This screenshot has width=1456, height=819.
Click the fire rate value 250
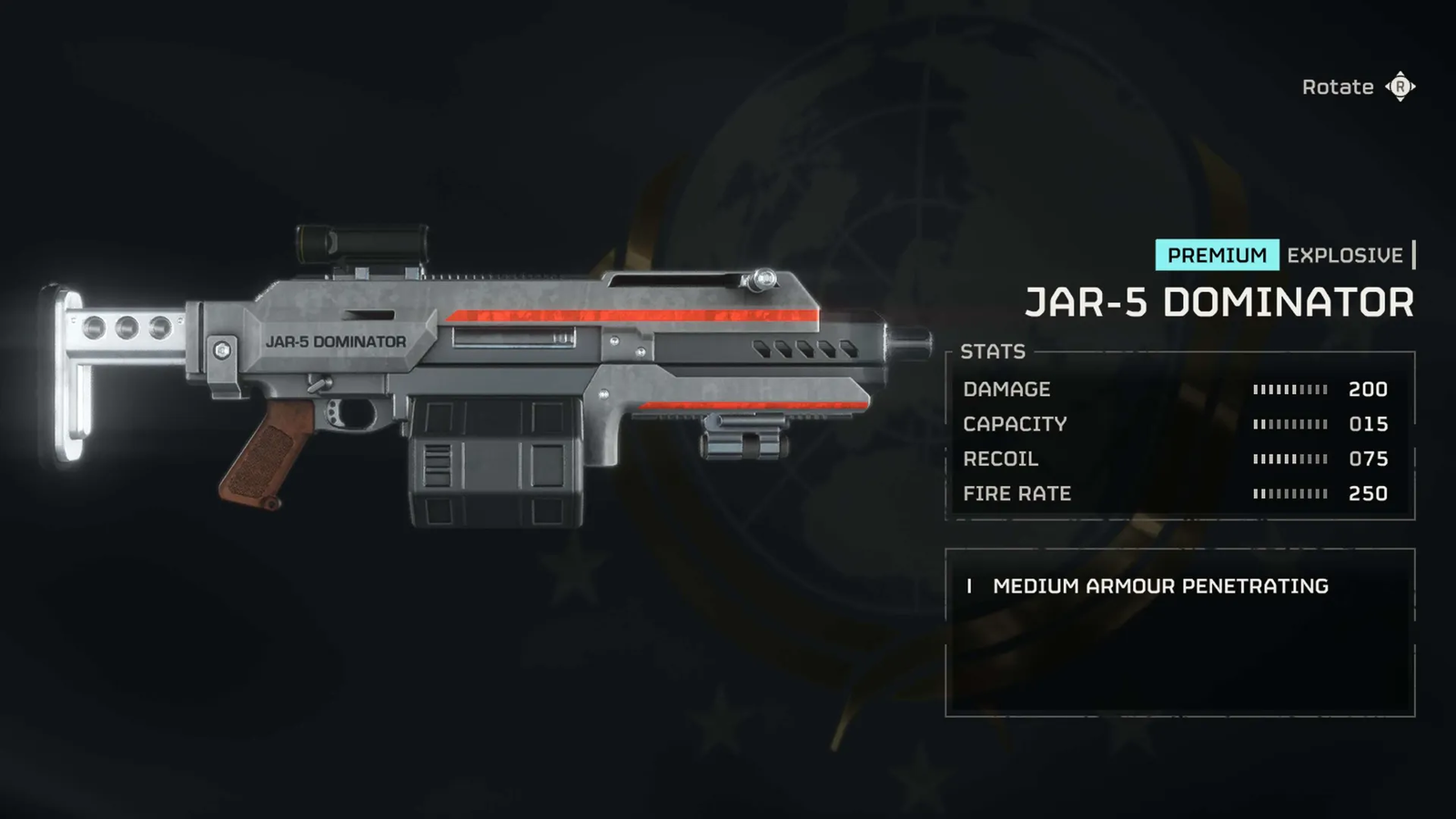coord(1369,494)
